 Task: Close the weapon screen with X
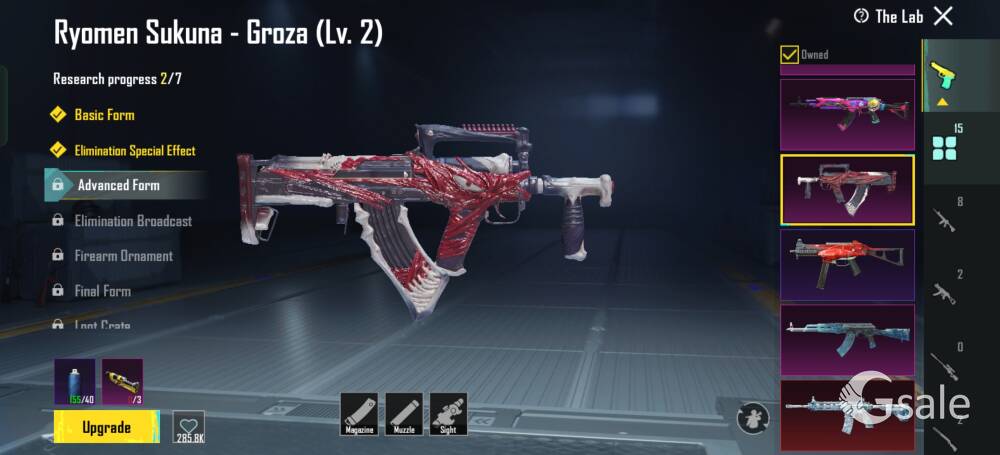tap(943, 16)
